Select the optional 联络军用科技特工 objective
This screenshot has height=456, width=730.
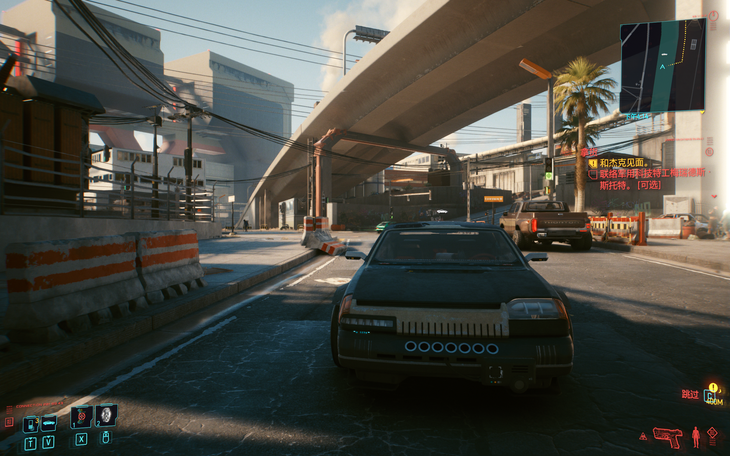click(652, 178)
